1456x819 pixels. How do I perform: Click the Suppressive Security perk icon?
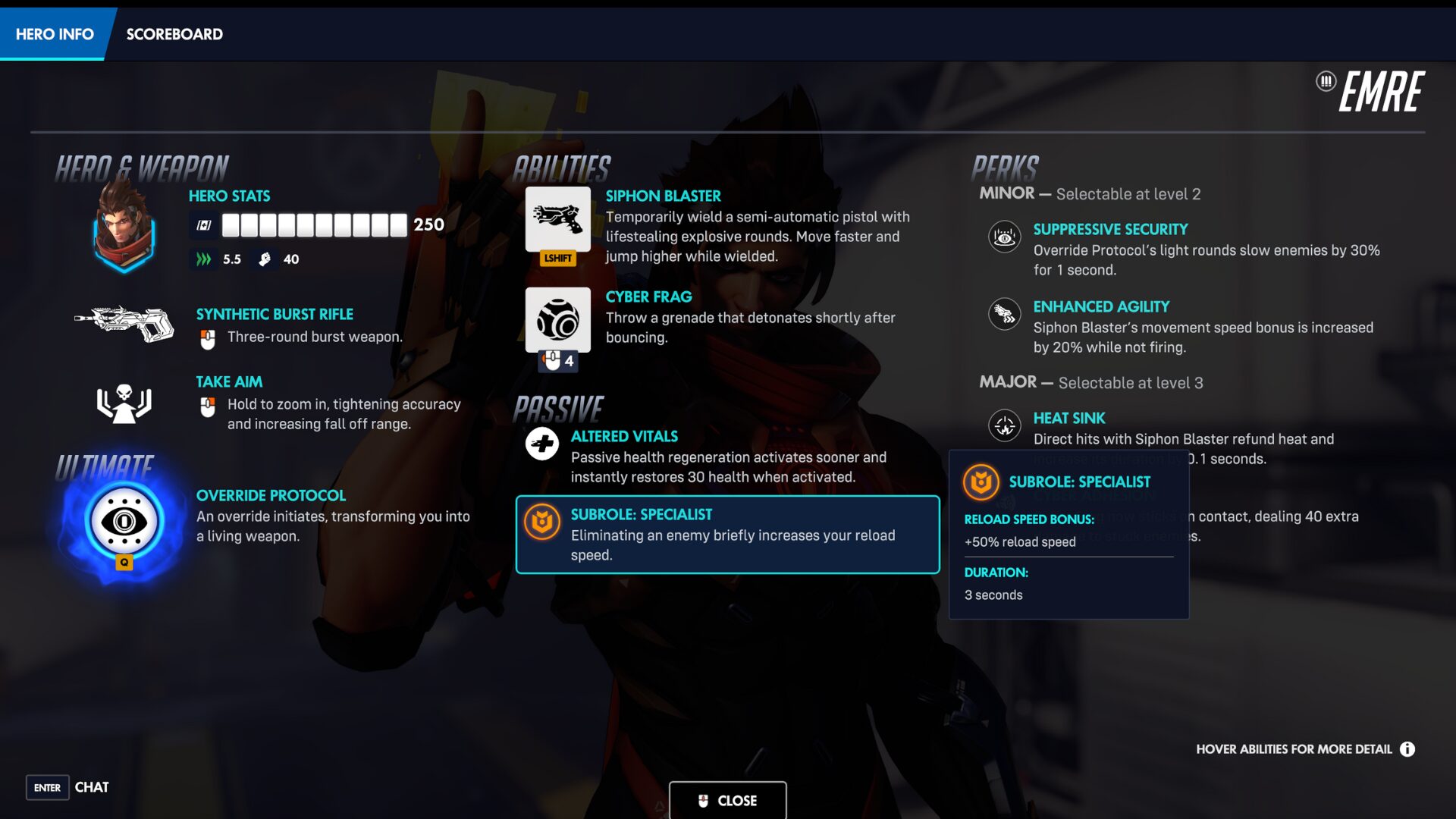[x=1004, y=237]
